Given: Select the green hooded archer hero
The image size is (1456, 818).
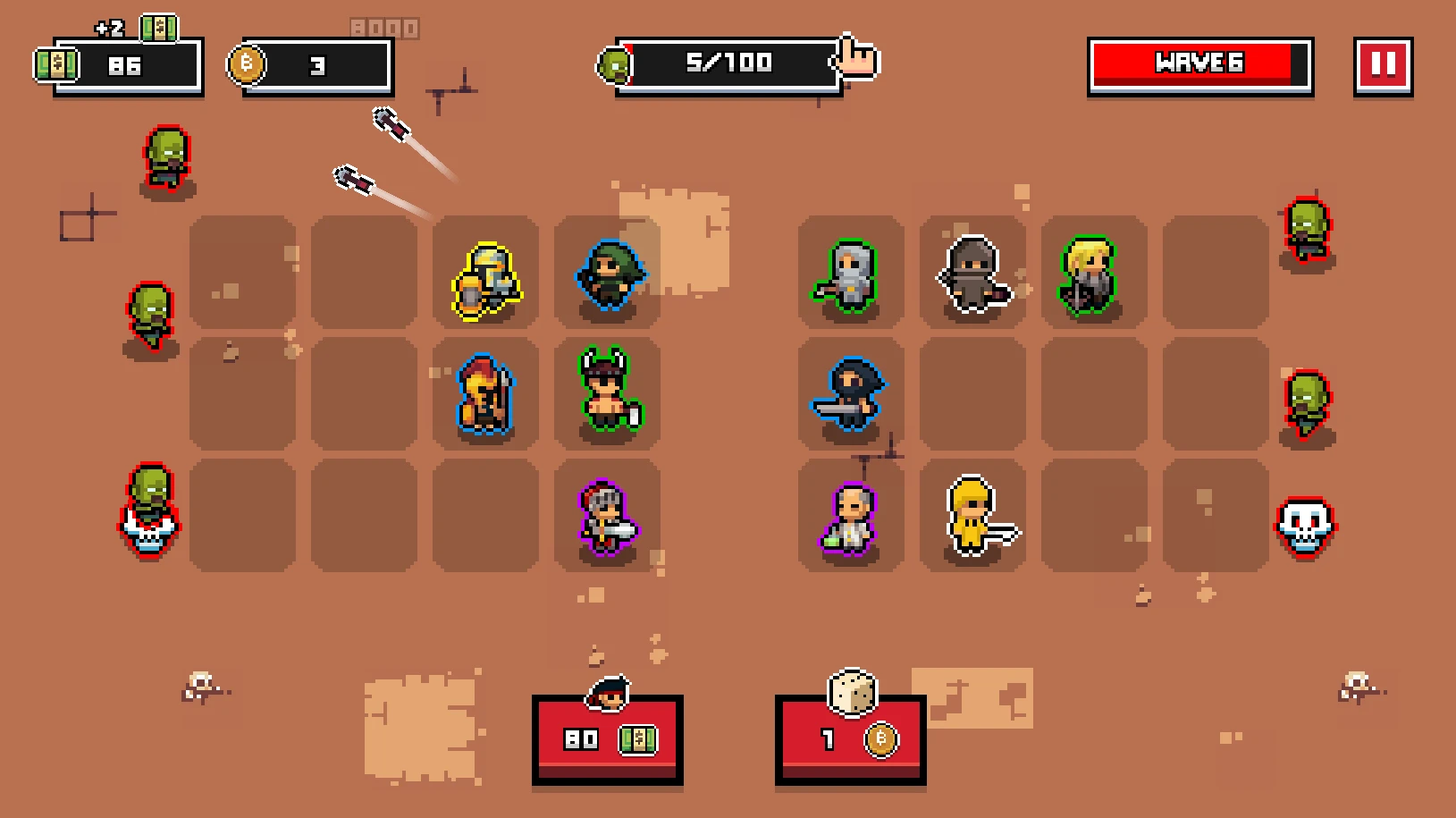Looking at the screenshot, I should coord(608,273).
